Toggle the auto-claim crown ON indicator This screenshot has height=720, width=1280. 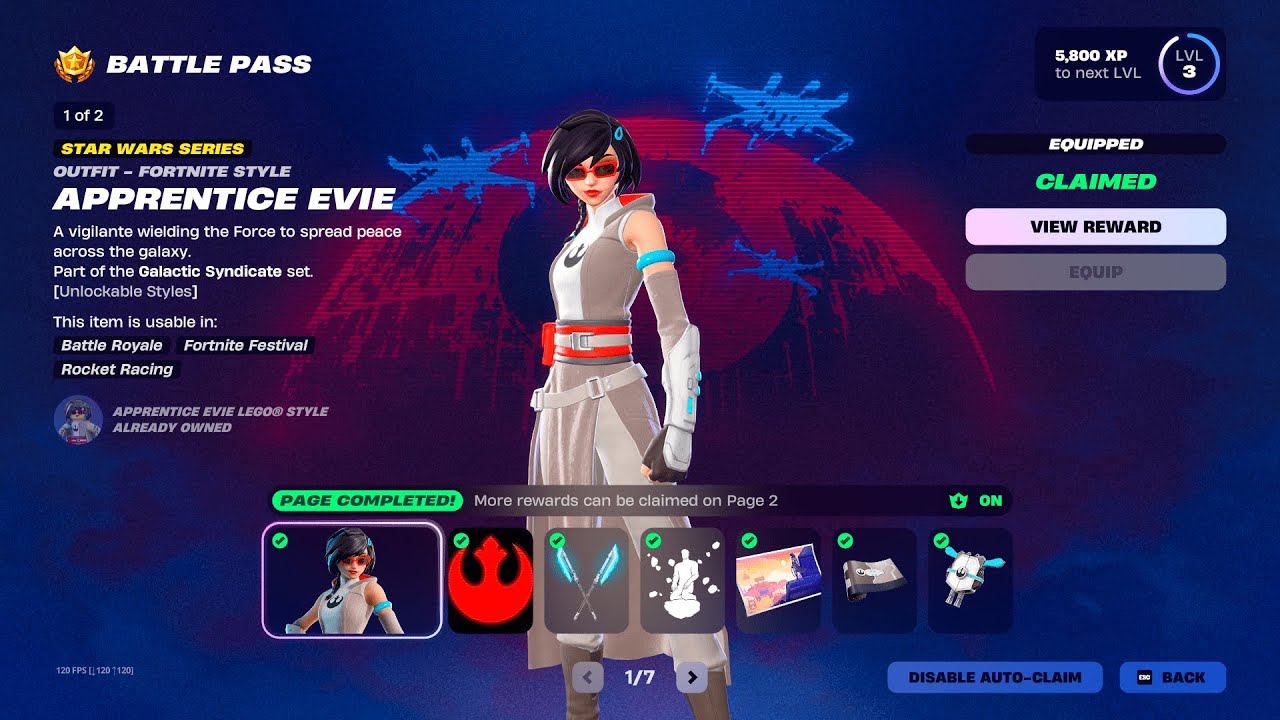[x=976, y=500]
